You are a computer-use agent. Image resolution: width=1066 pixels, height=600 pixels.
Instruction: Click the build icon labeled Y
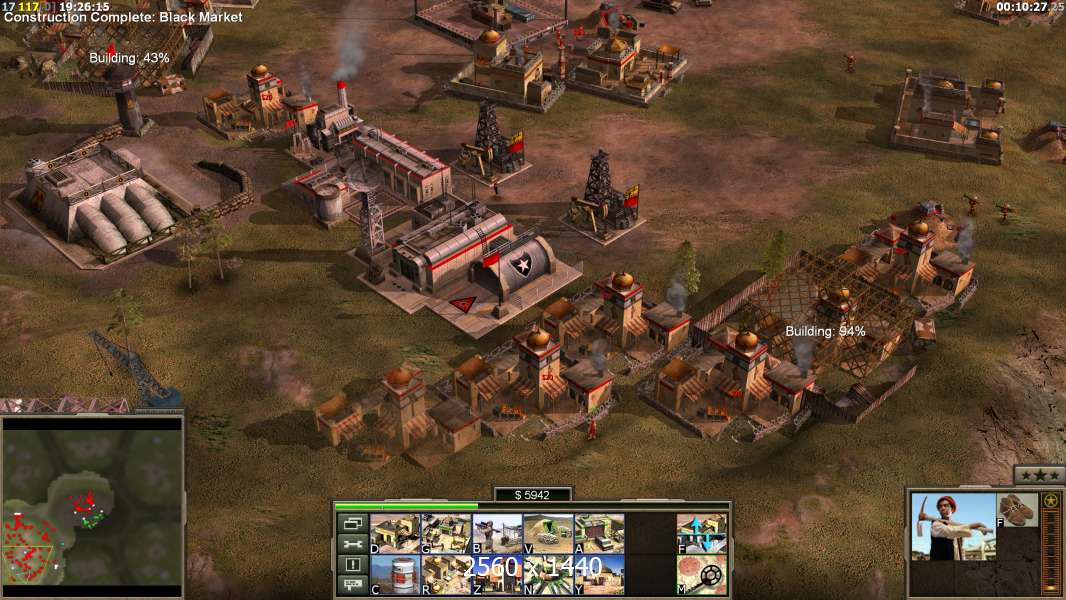599,574
